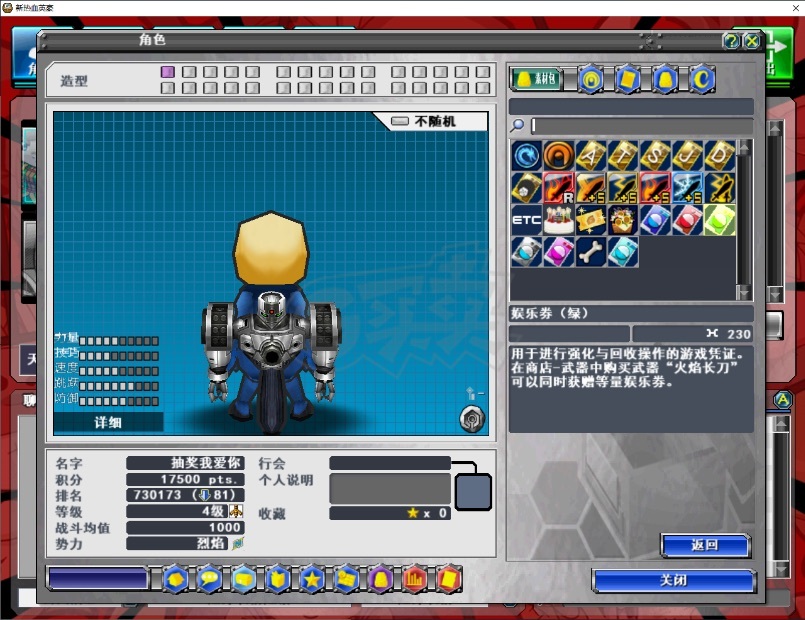The width and height of the screenshot is (805, 620).
Task: Choose the flaming sword R item
Action: (559, 188)
